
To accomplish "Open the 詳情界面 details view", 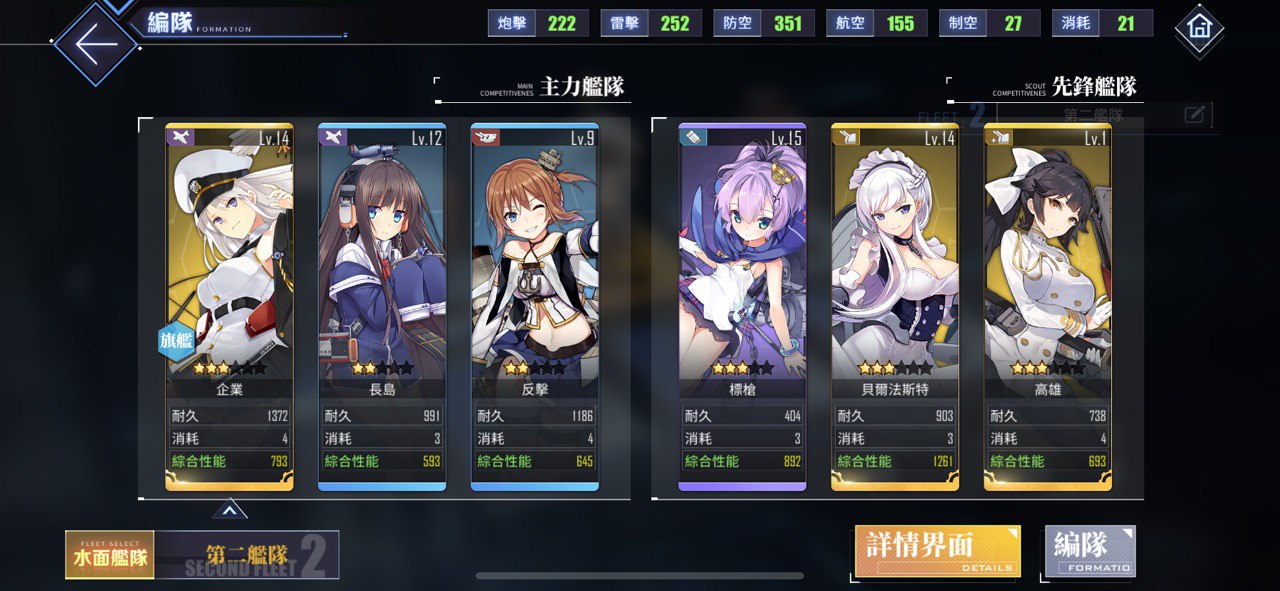I will [937, 551].
